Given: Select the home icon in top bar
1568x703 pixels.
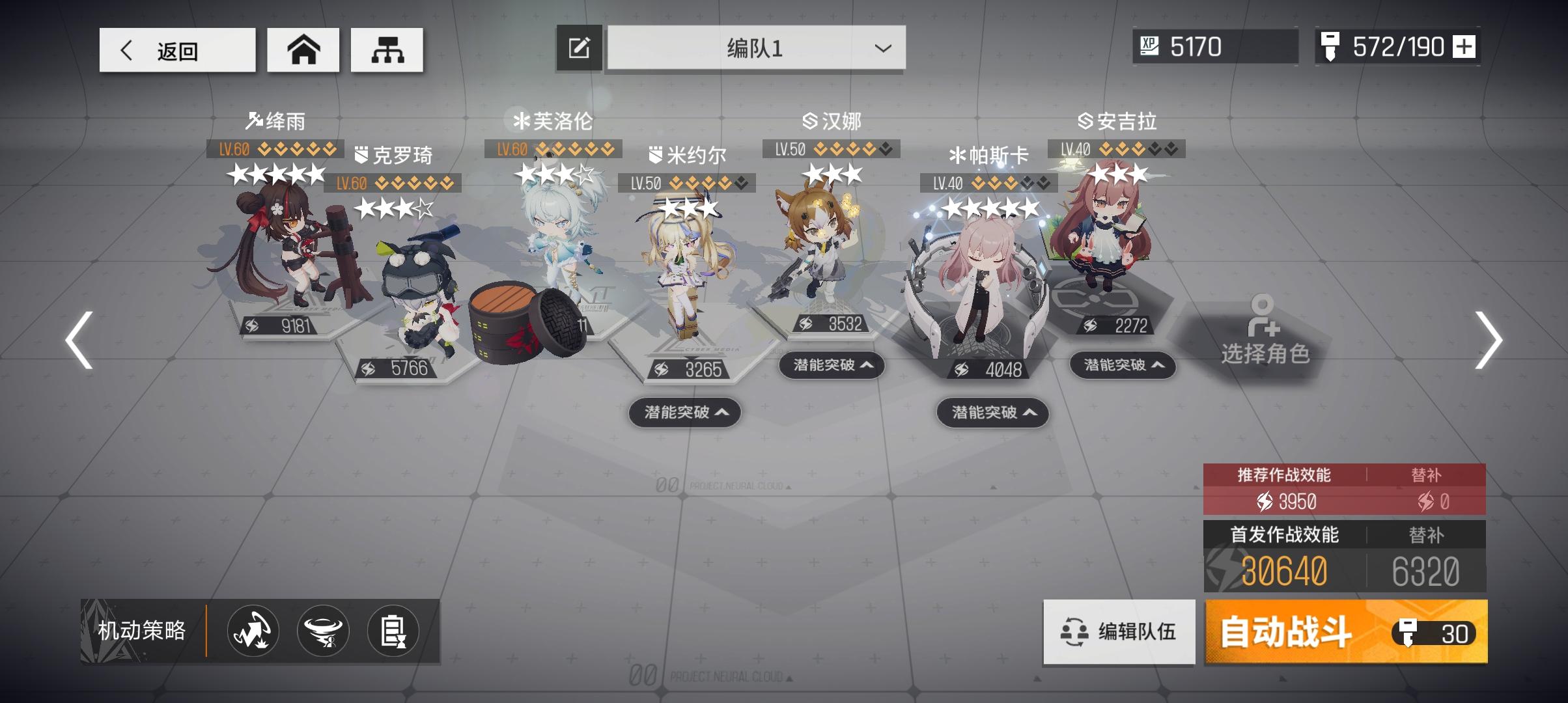Looking at the screenshot, I should click(303, 49).
